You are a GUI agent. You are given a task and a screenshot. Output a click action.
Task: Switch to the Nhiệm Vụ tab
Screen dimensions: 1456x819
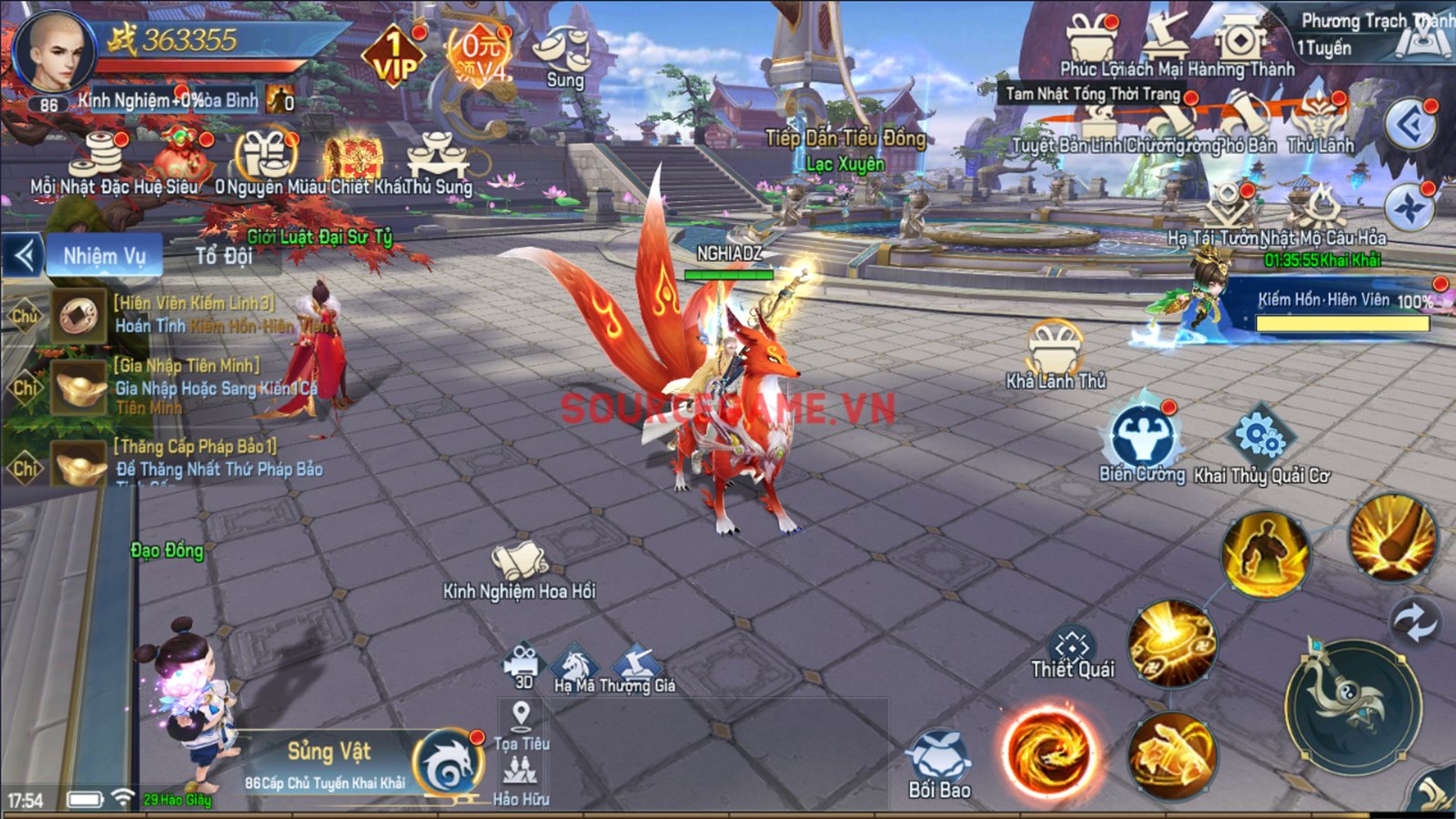(x=104, y=256)
